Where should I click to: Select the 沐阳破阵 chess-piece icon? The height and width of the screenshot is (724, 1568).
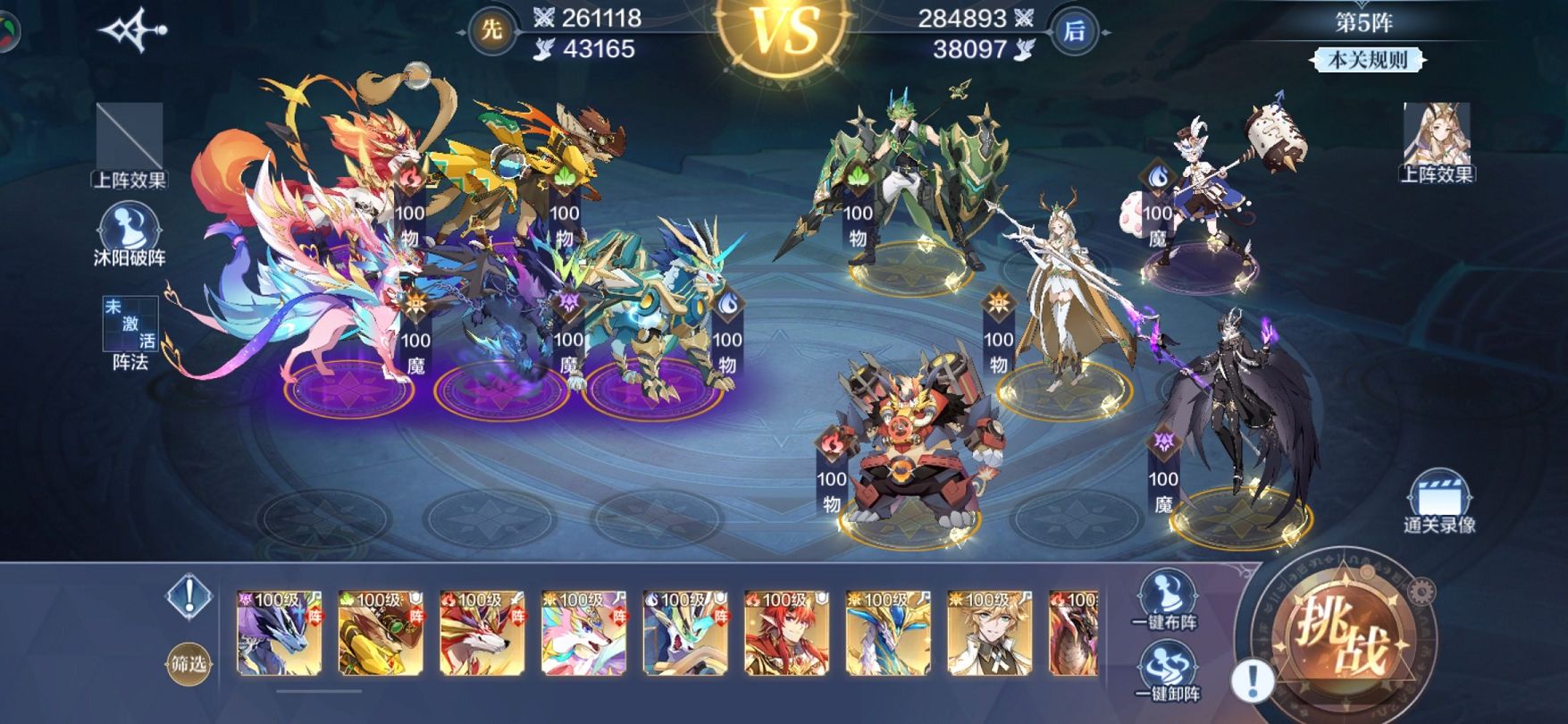(x=129, y=232)
